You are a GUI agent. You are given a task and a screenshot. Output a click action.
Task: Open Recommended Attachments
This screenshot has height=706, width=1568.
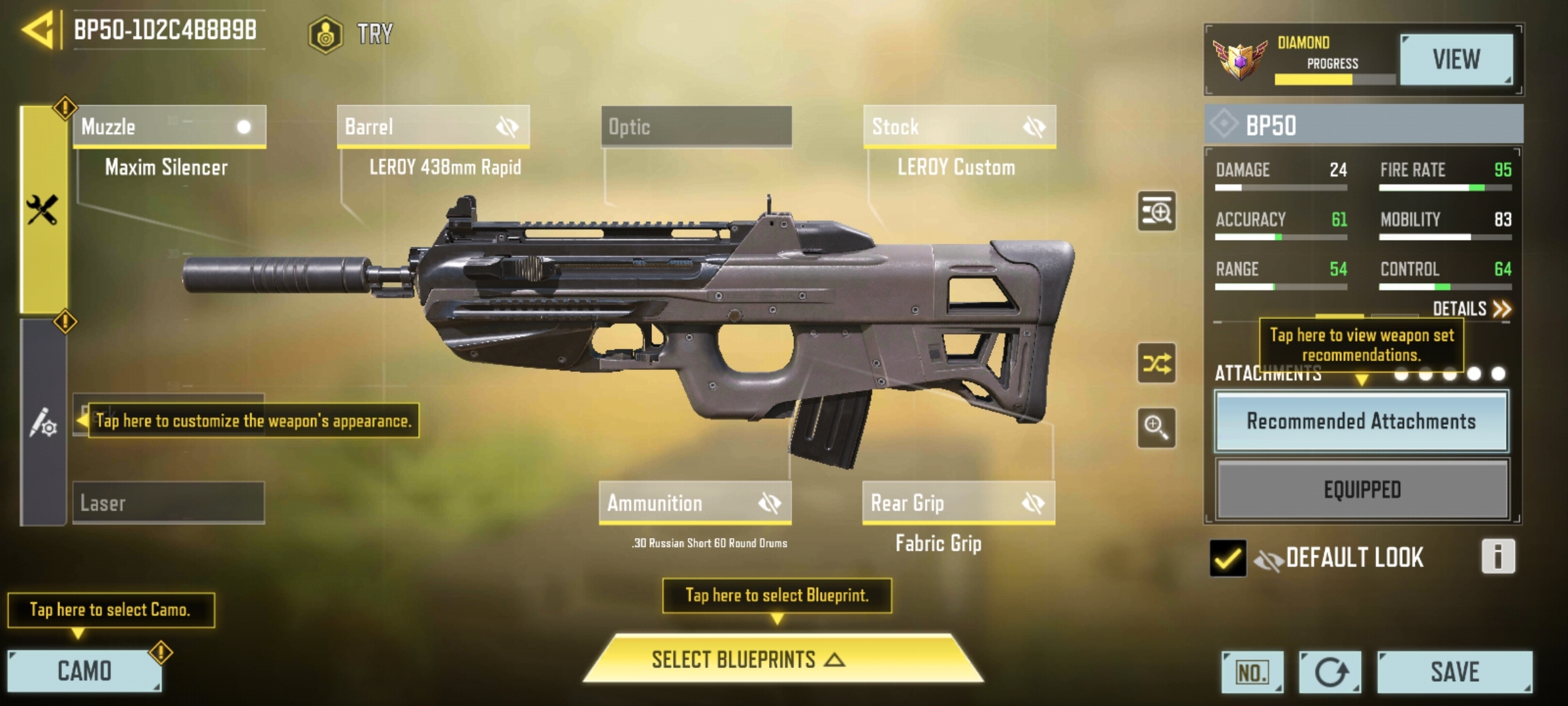click(x=1361, y=421)
